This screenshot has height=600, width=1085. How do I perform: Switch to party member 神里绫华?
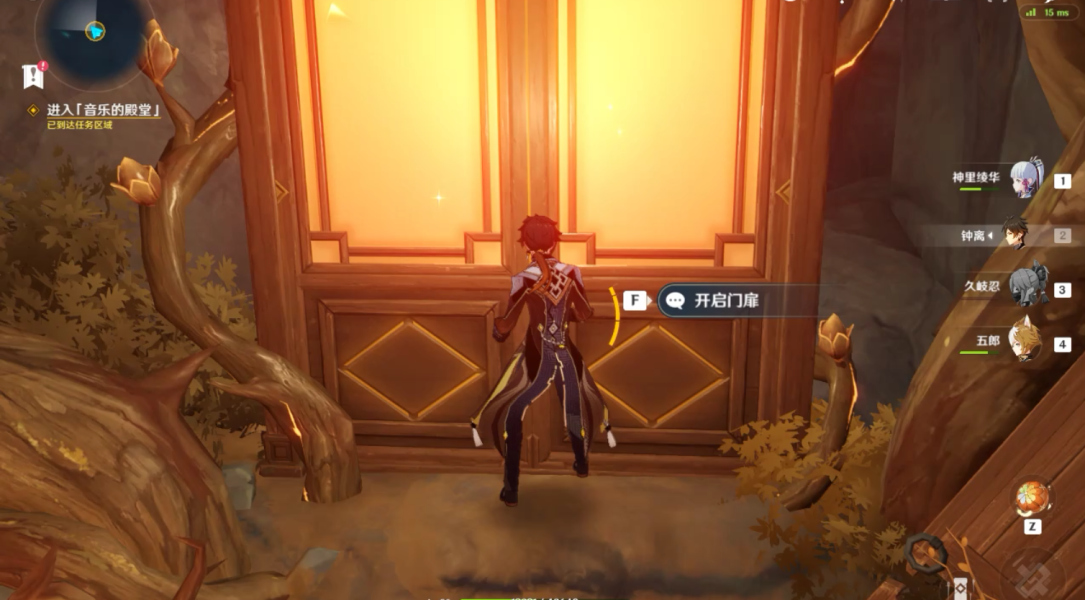tap(1027, 179)
